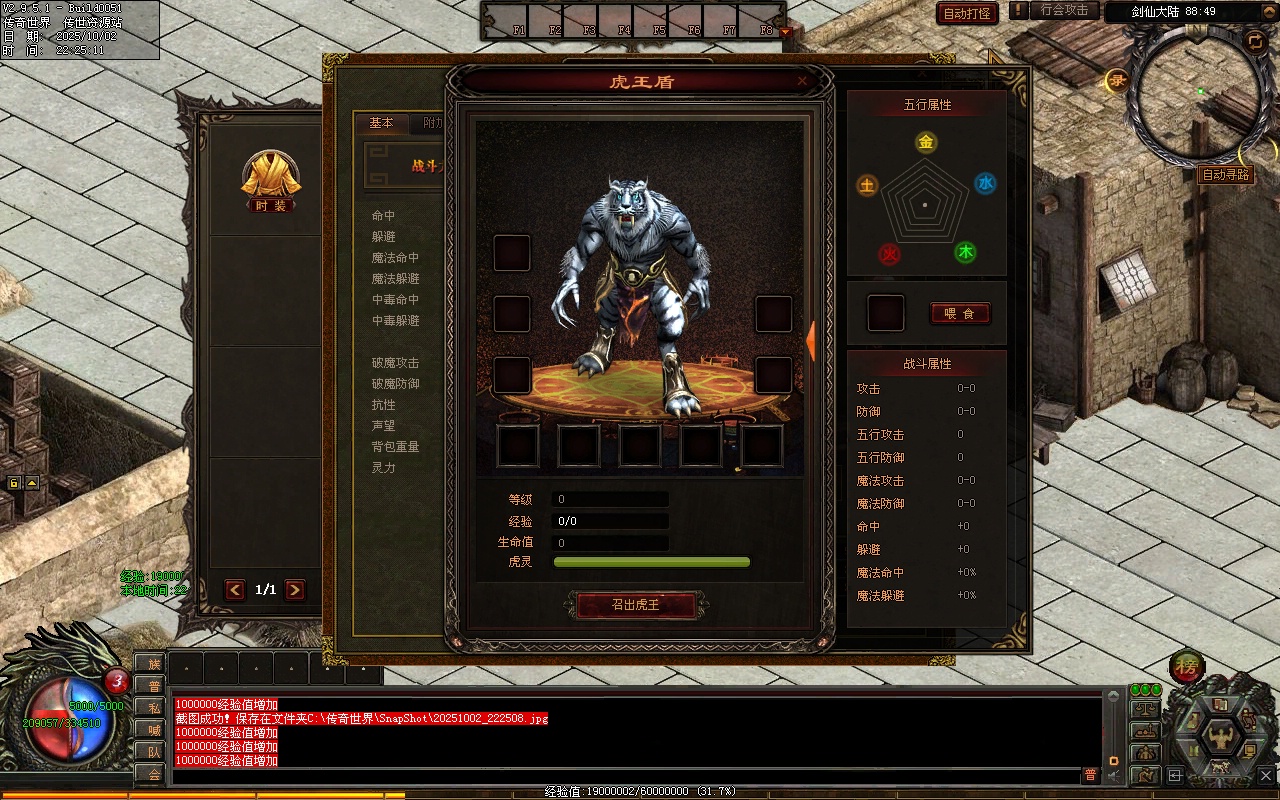Viewport: 1280px width, 800px height.
Task: Open the 录 record button beside minimap
Action: click(1118, 81)
